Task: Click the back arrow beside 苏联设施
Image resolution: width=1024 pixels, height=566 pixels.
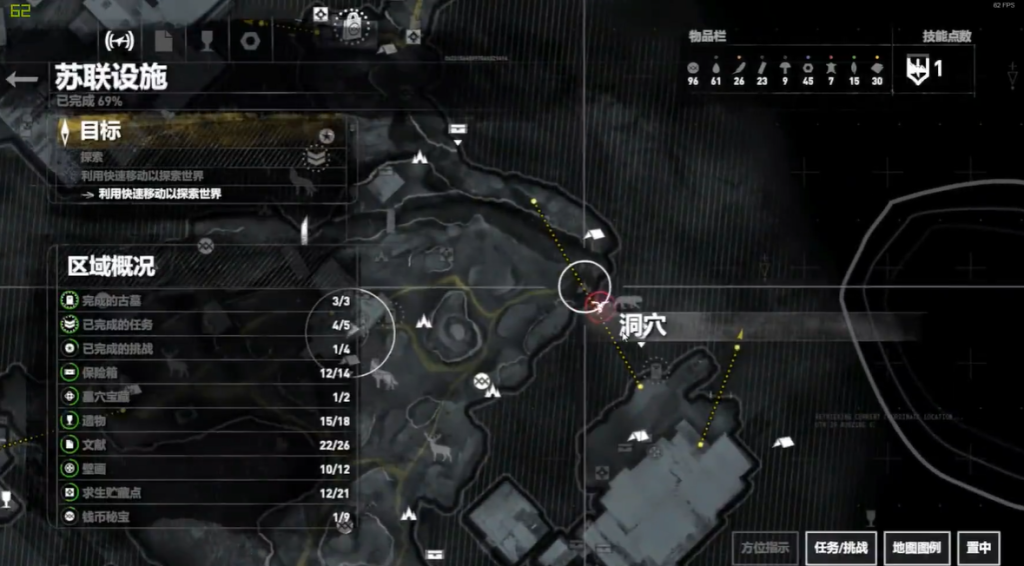Action: coord(21,79)
